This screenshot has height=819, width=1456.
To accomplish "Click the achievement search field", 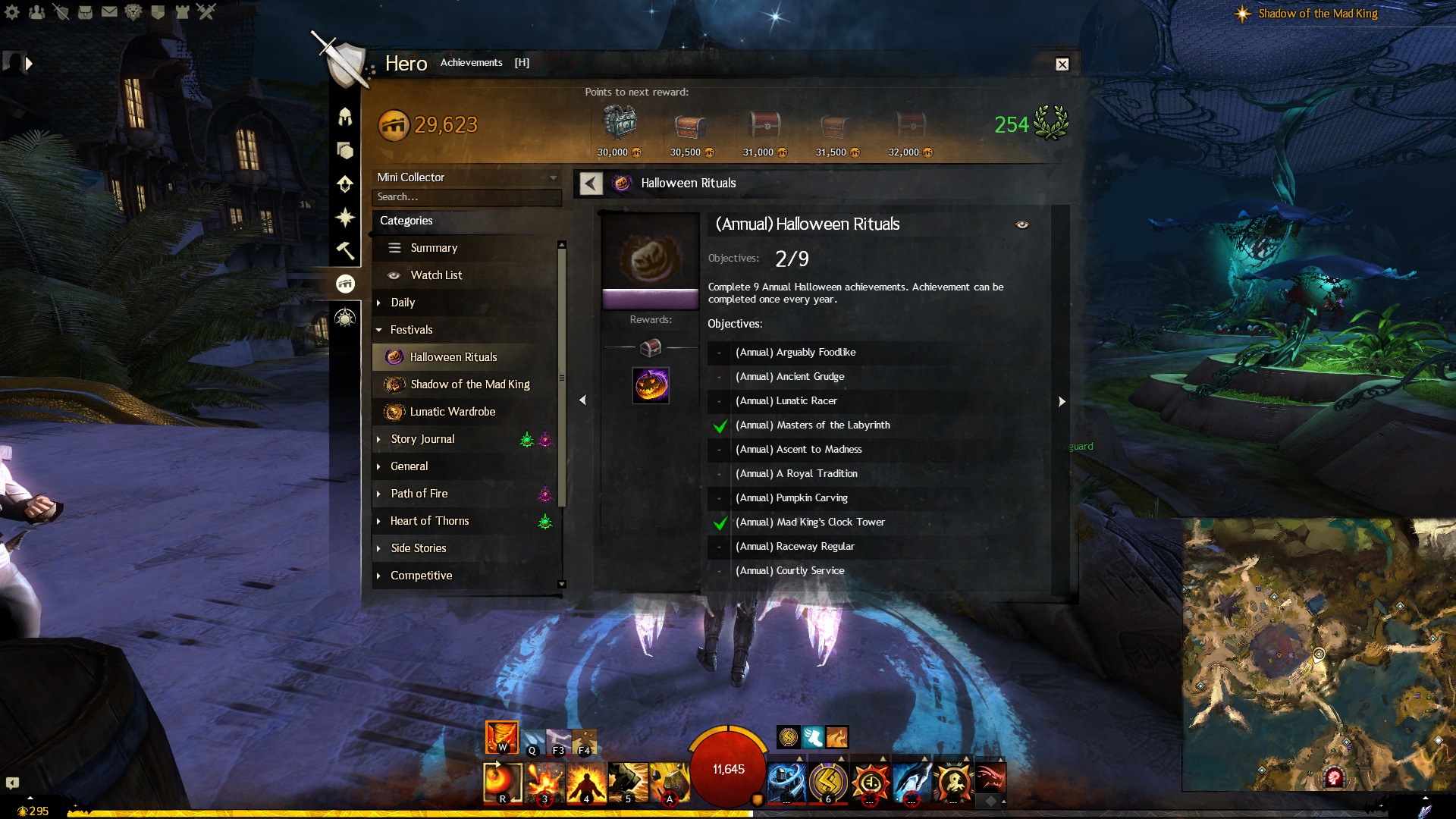I will pyautogui.click(x=466, y=197).
